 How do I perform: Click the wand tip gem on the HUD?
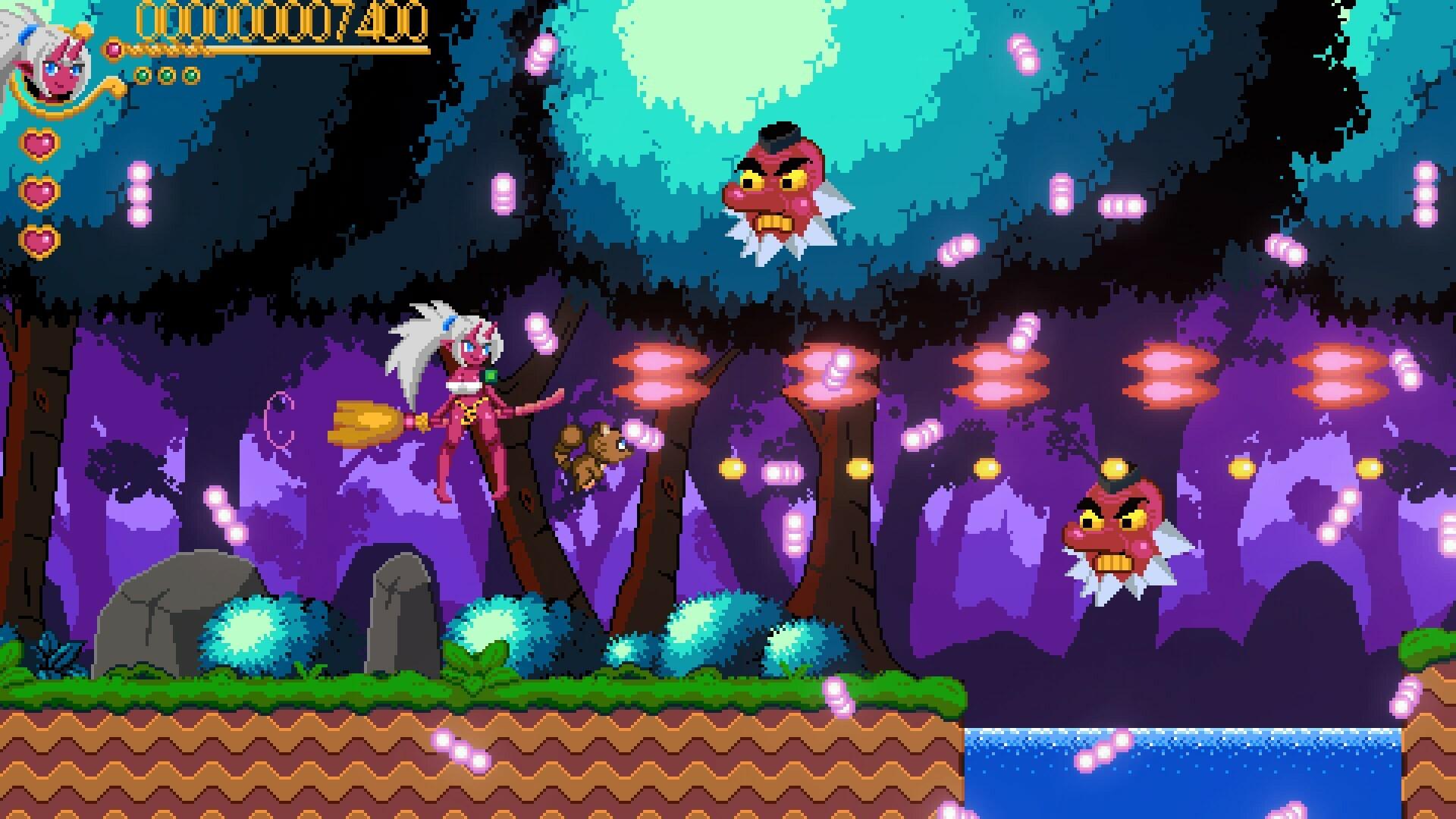point(115,49)
